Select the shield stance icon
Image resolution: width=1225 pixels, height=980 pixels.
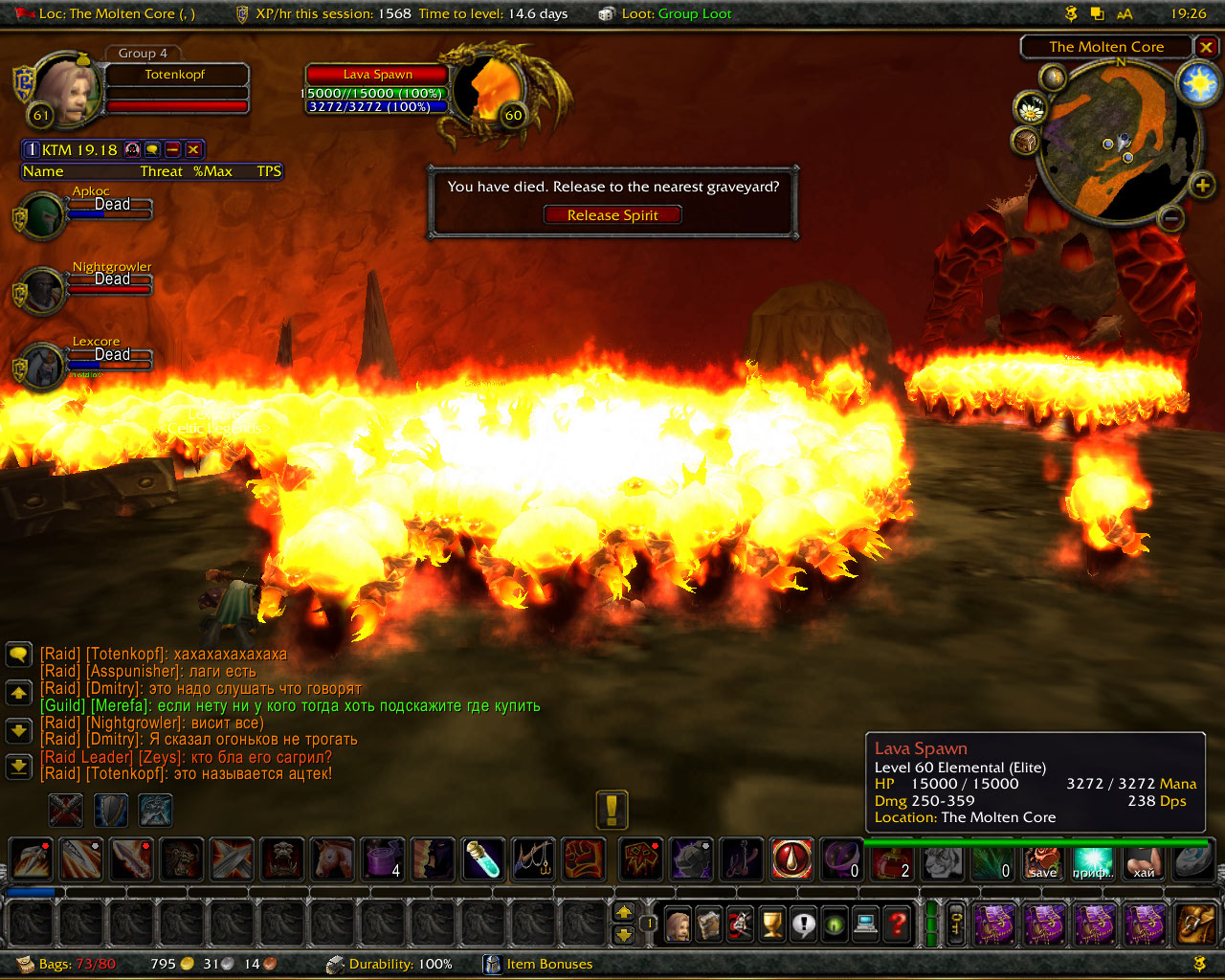click(x=111, y=811)
